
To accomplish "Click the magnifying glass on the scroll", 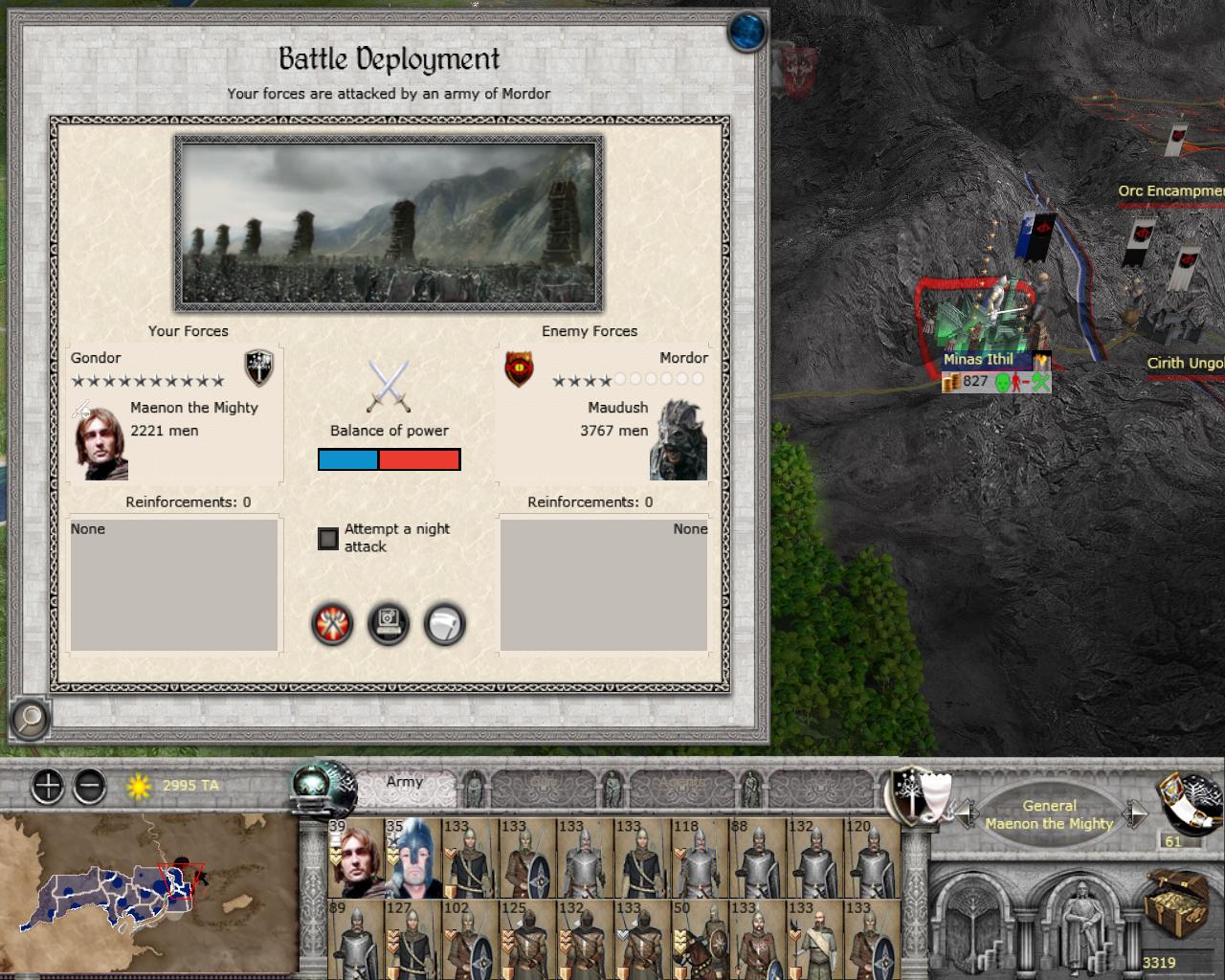I will (31, 717).
